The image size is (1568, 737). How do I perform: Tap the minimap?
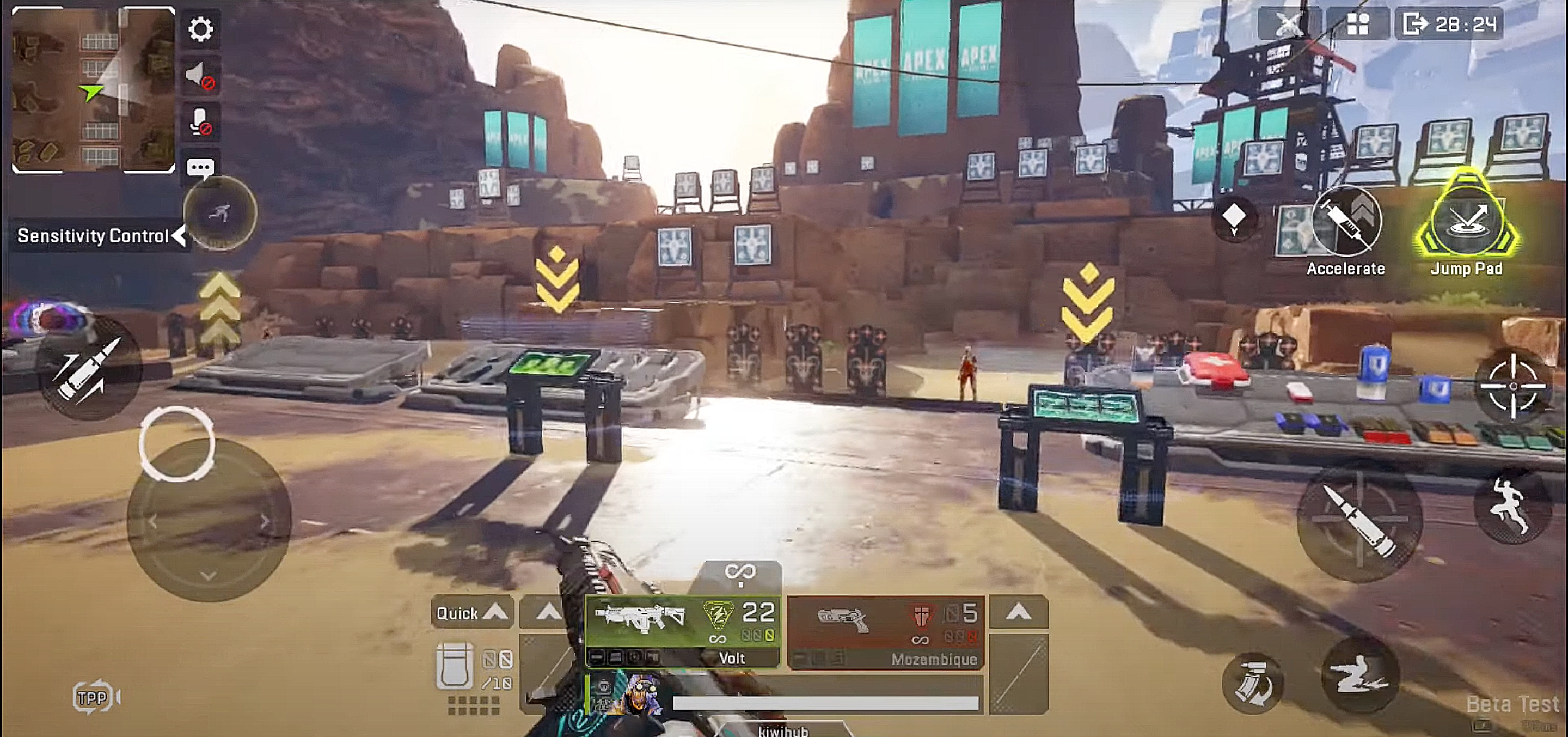click(x=93, y=89)
